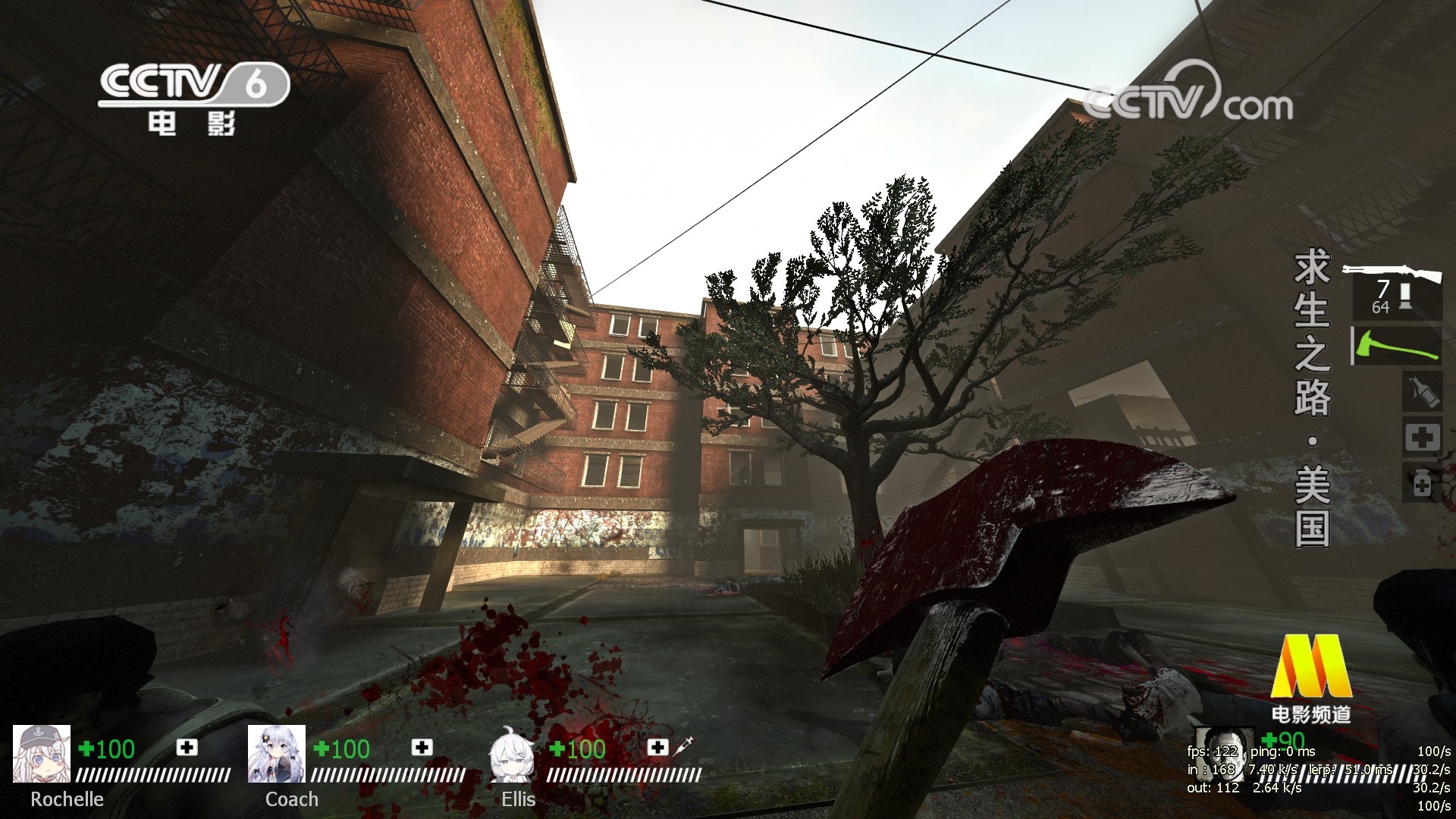The image size is (1456, 819).
Task: Click Ellis's teammate portrait
Action: (512, 755)
